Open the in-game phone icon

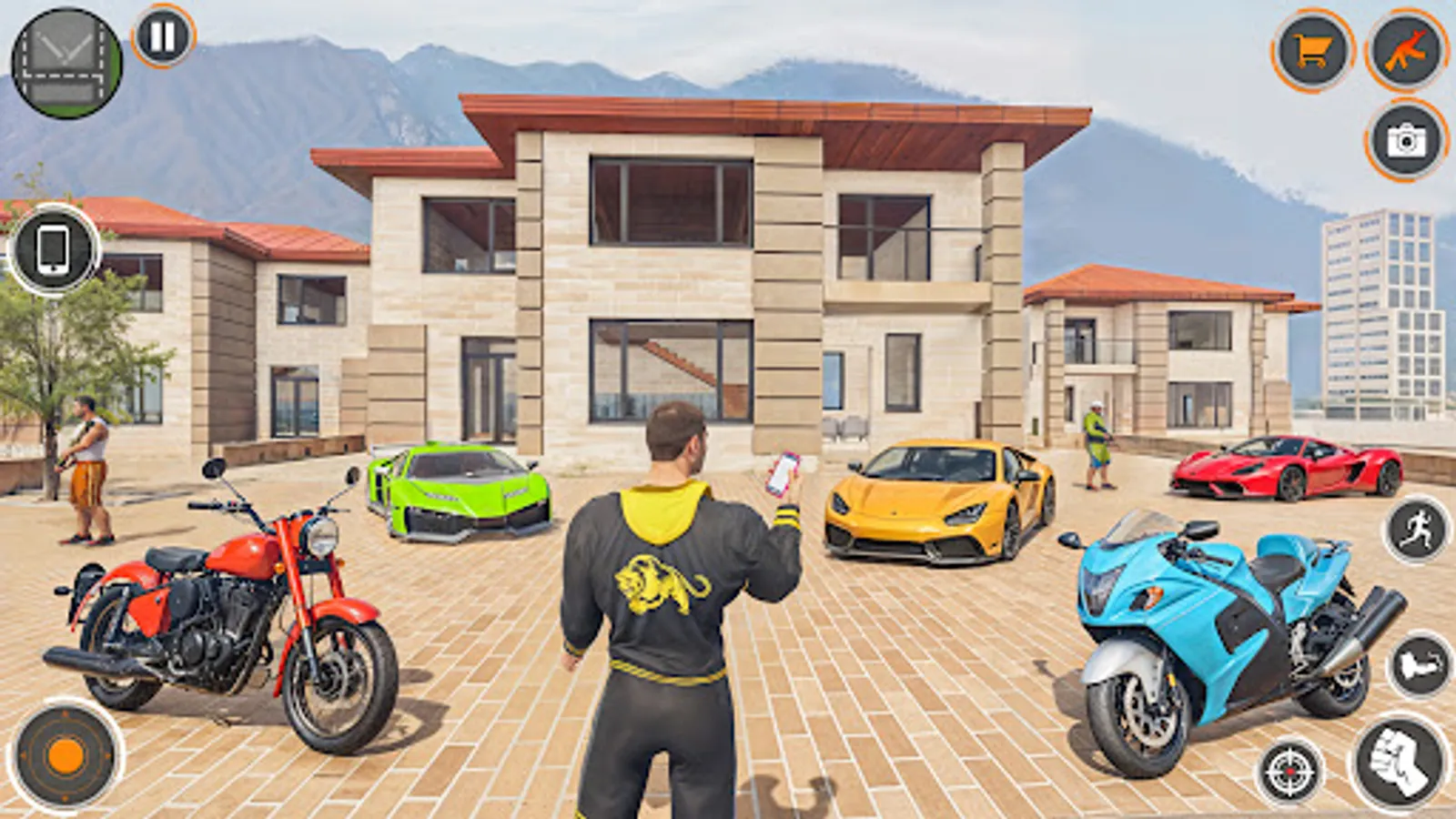(x=55, y=247)
